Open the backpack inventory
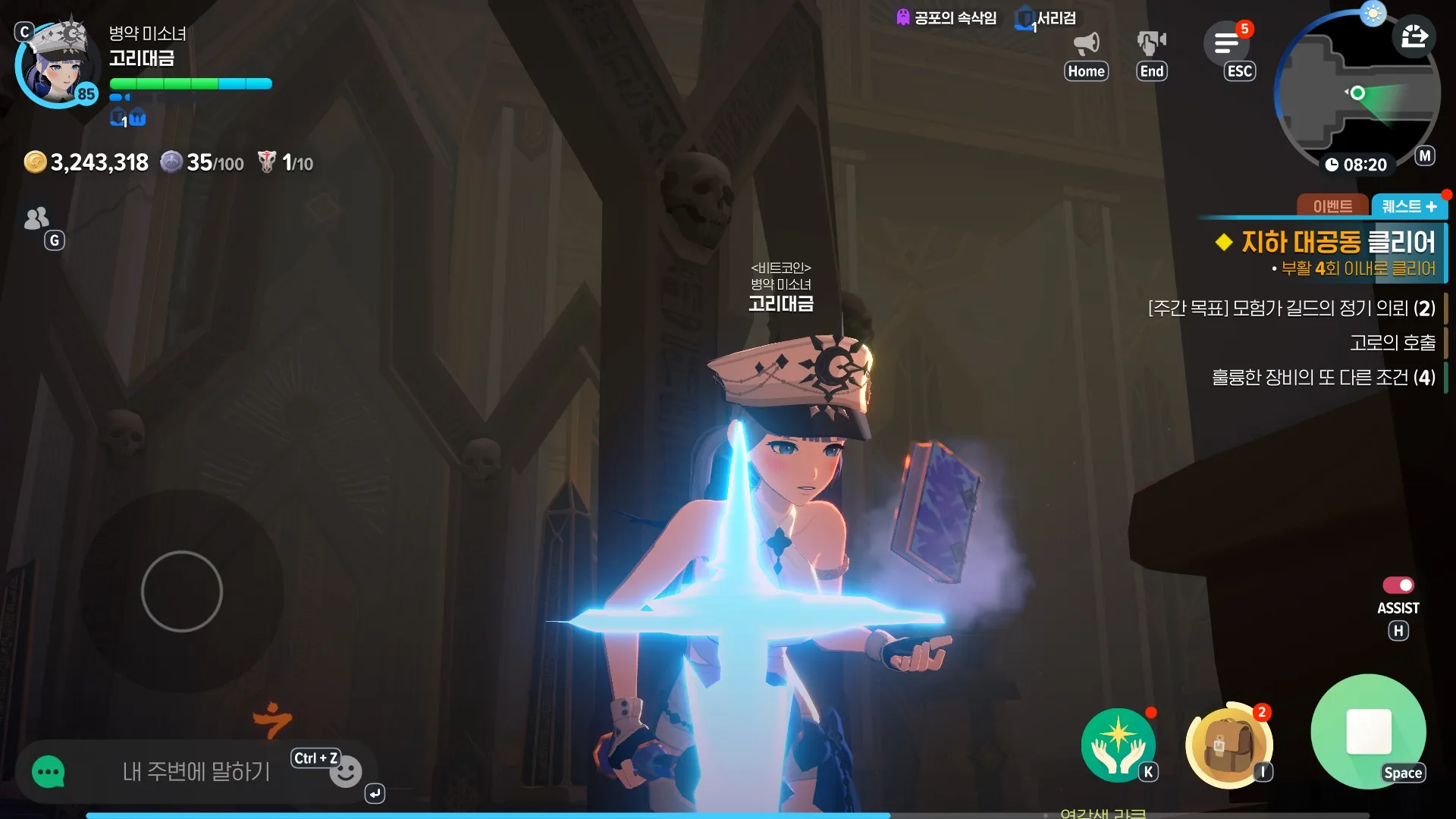 coord(1228,745)
